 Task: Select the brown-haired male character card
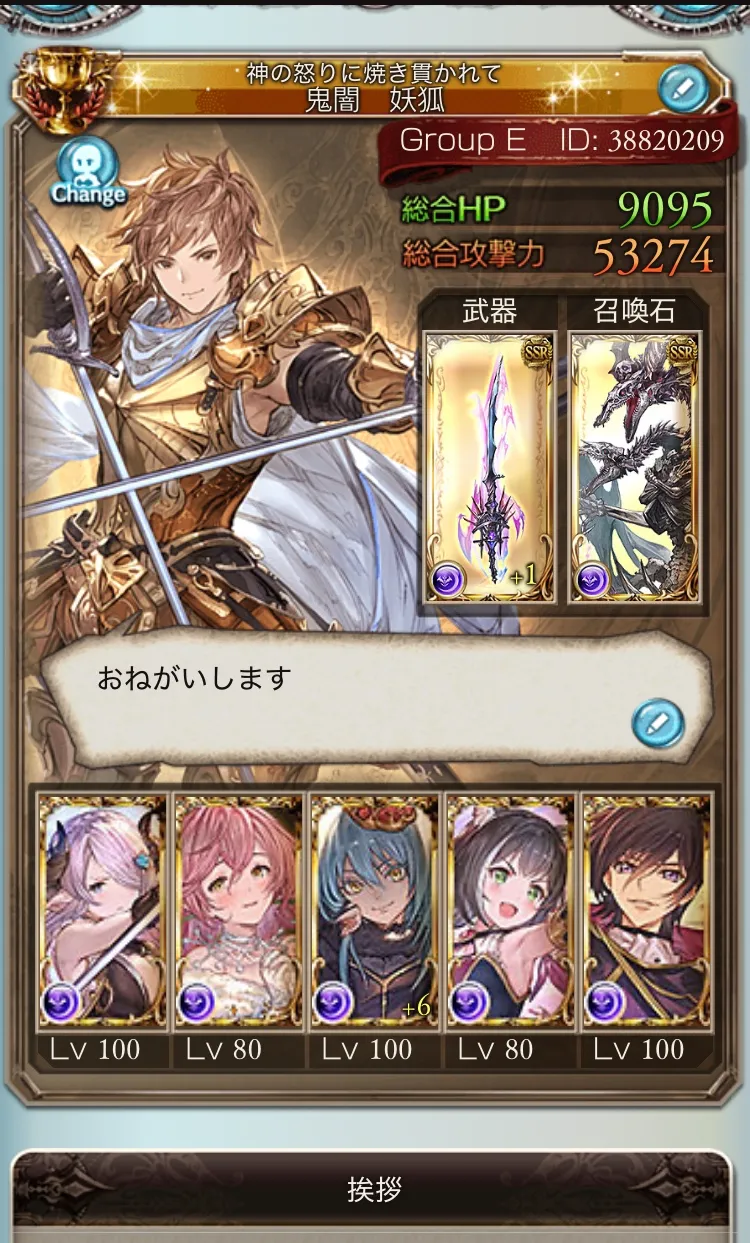click(646, 911)
